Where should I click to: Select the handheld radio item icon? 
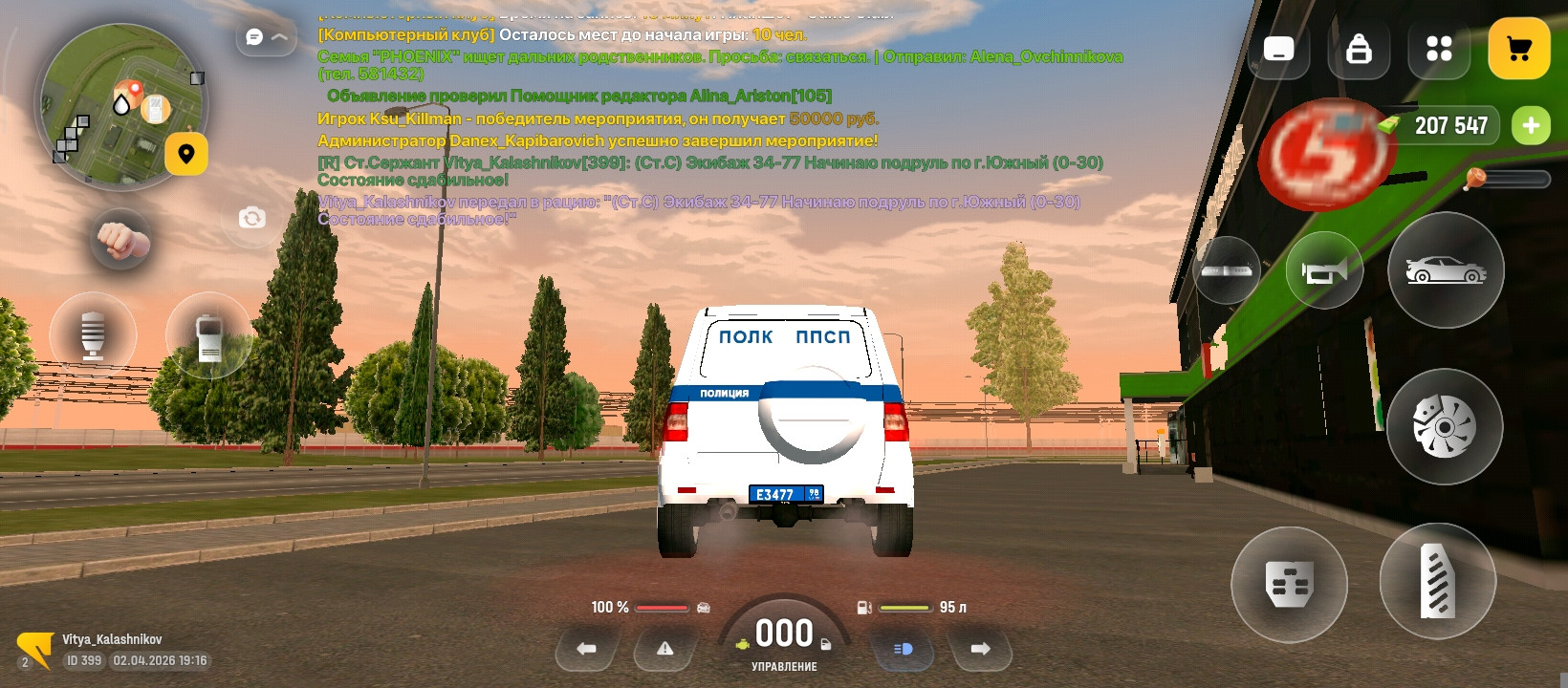[x=209, y=336]
